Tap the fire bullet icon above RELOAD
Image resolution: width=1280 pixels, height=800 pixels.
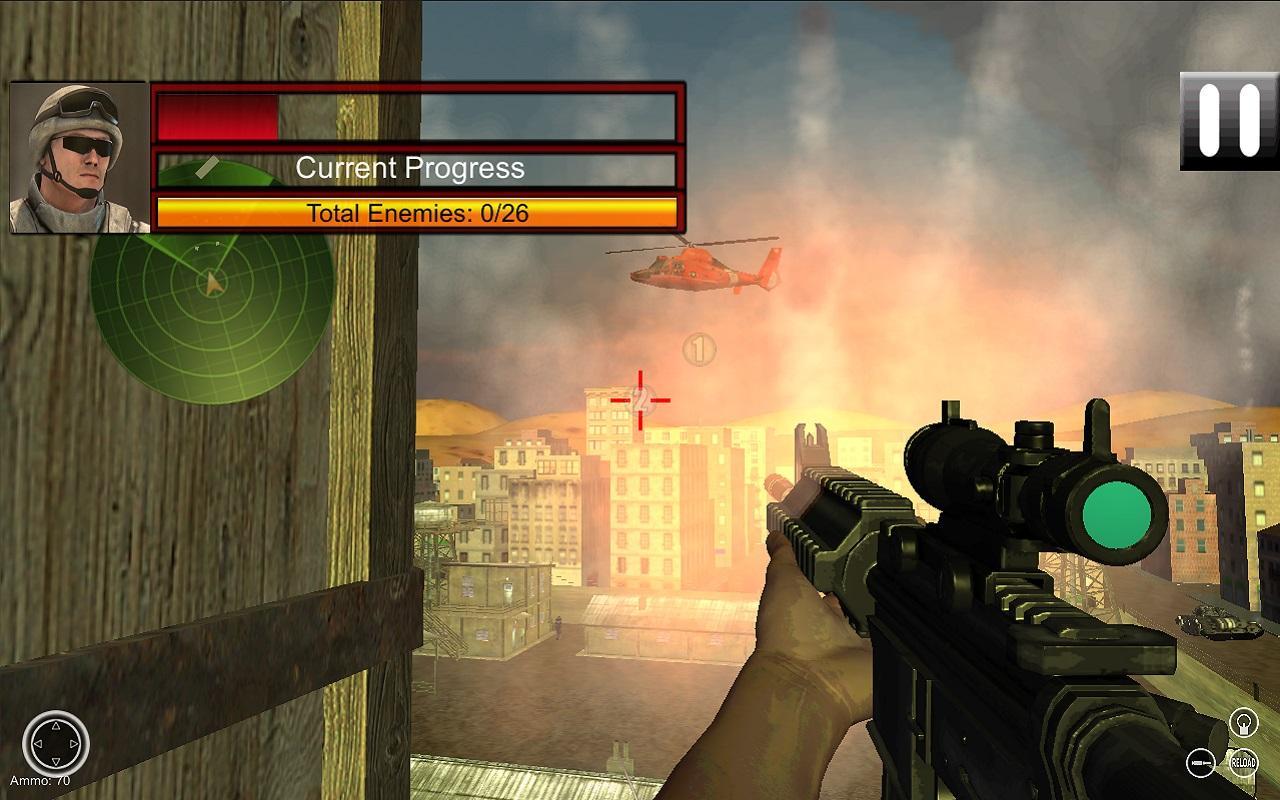click(1243, 721)
